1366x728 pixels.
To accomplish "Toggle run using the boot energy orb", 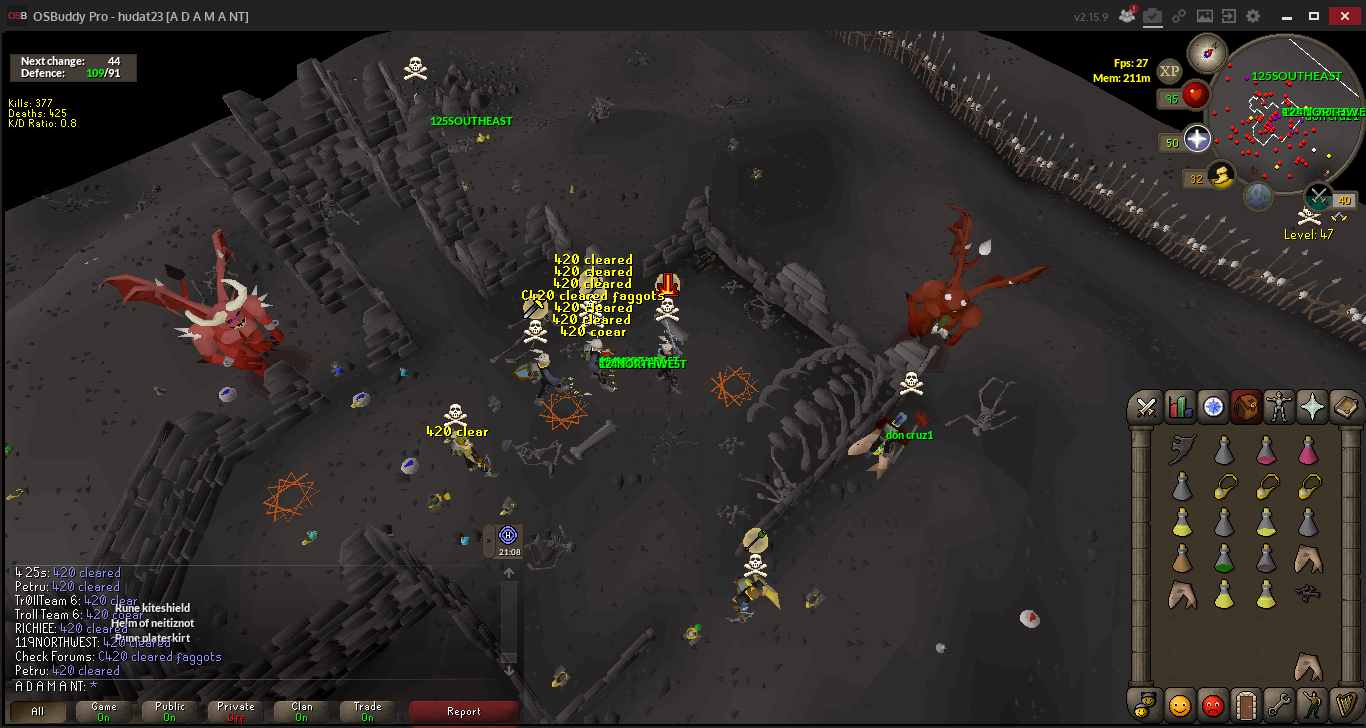I will pos(1221,177).
